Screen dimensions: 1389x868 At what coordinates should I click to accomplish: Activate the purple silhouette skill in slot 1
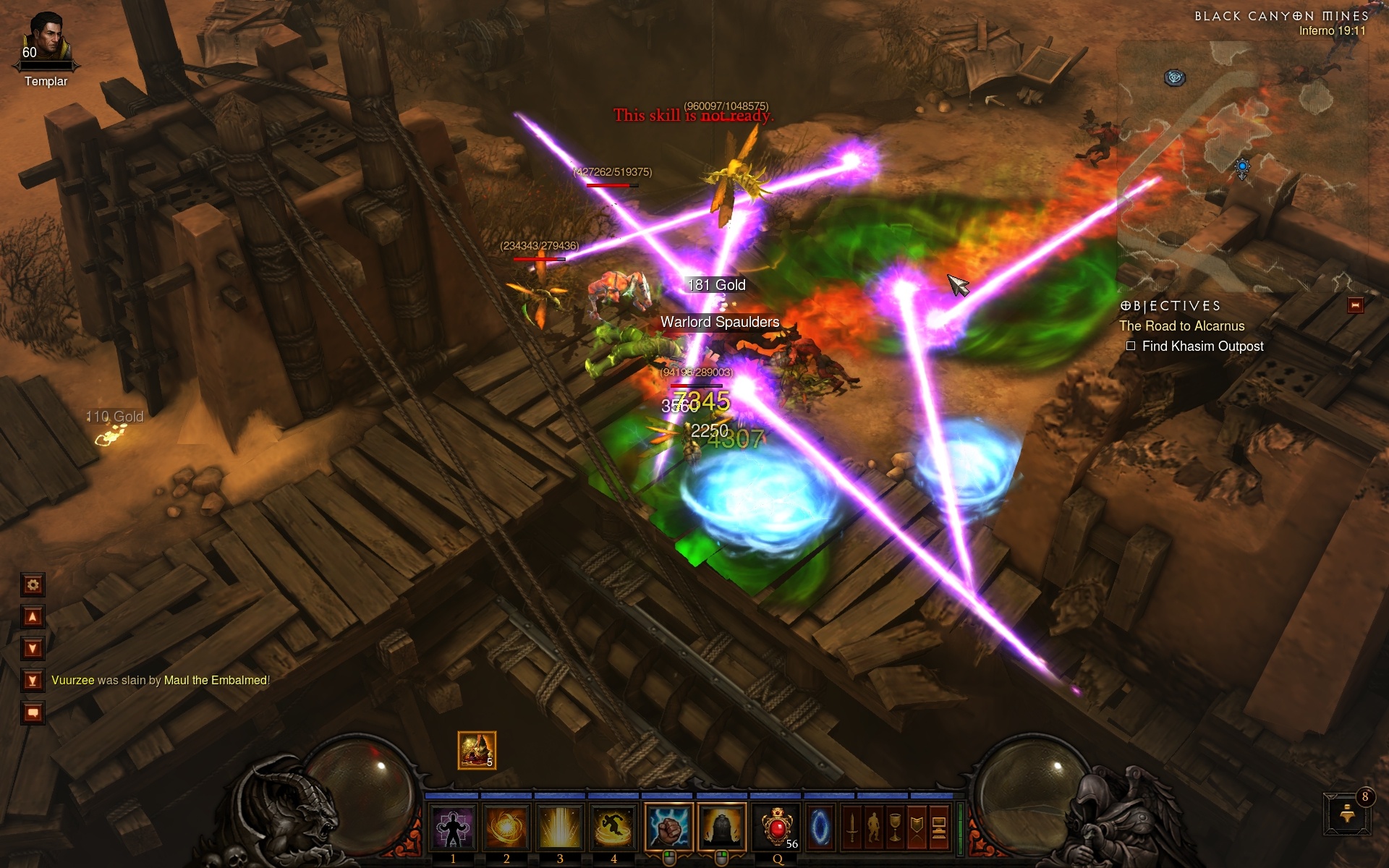click(453, 827)
